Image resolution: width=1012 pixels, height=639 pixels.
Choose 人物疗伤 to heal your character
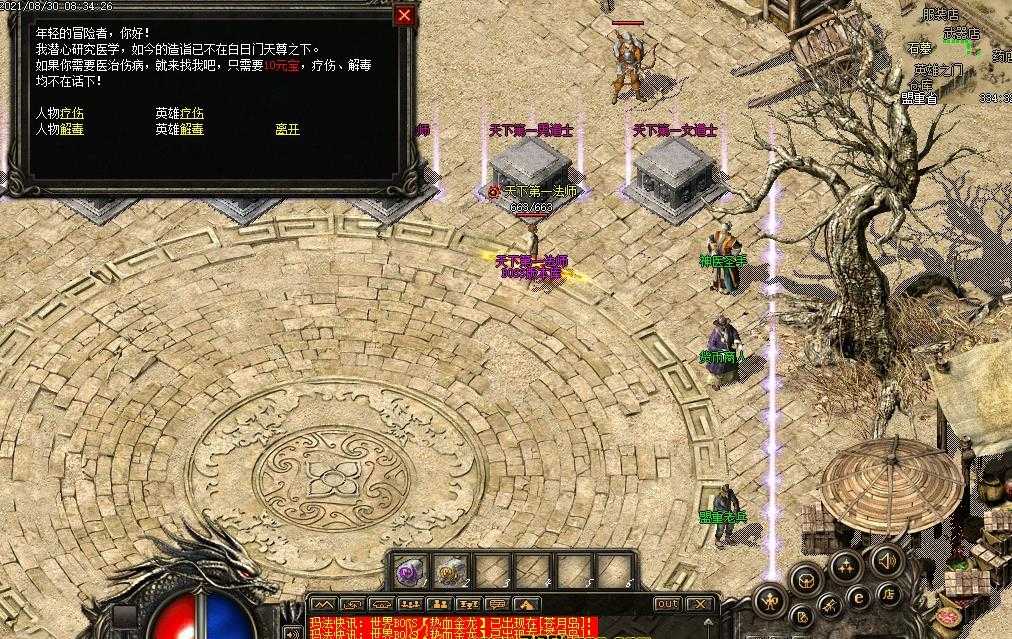tap(60, 114)
